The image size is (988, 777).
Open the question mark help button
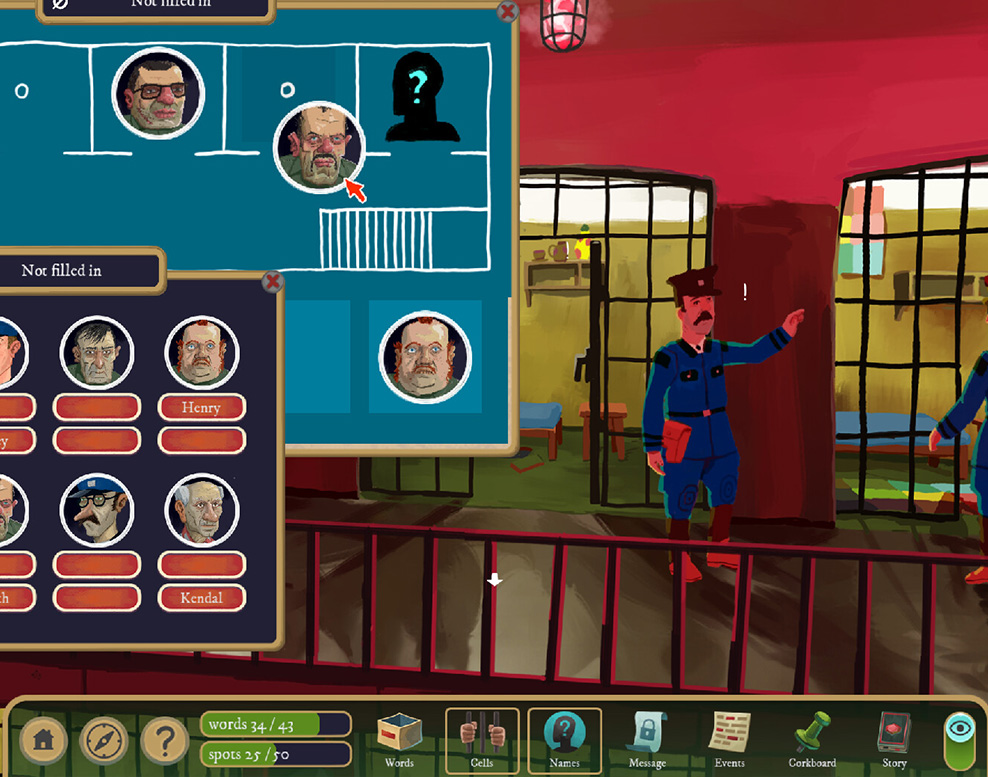click(x=165, y=741)
